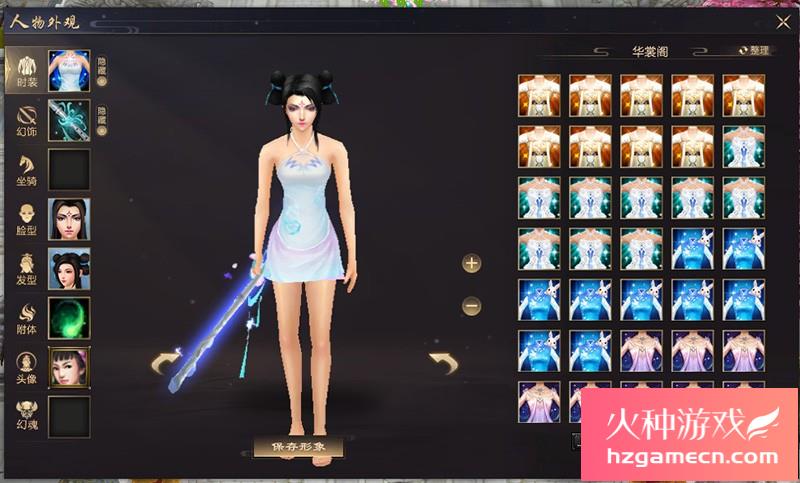Choose the 发型 hairstyle slot
This screenshot has height=483, width=800.
point(69,268)
